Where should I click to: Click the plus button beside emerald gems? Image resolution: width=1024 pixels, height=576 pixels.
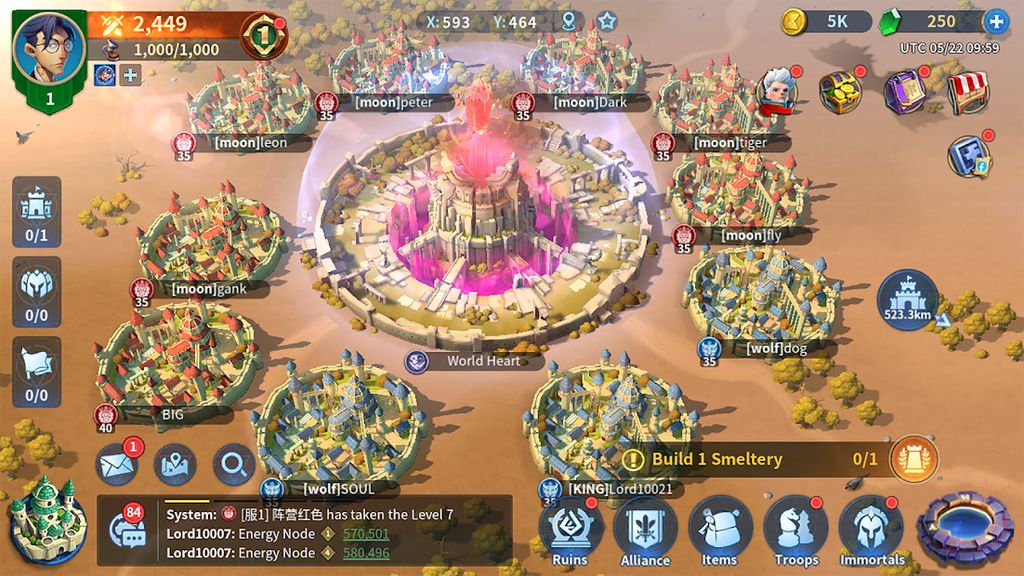996,21
